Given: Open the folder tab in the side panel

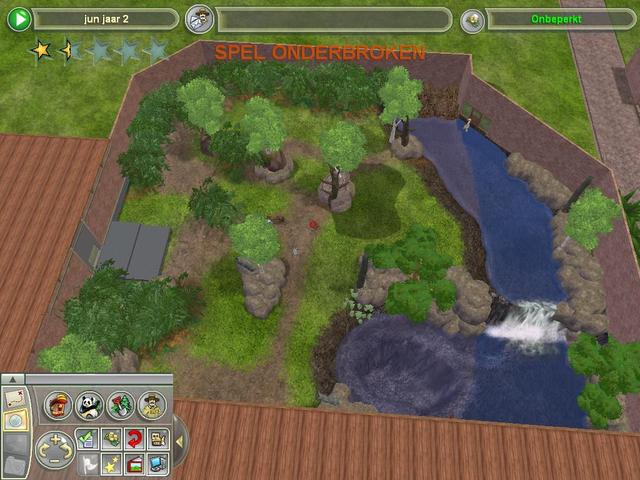Looking at the screenshot, I should (x=15, y=463).
